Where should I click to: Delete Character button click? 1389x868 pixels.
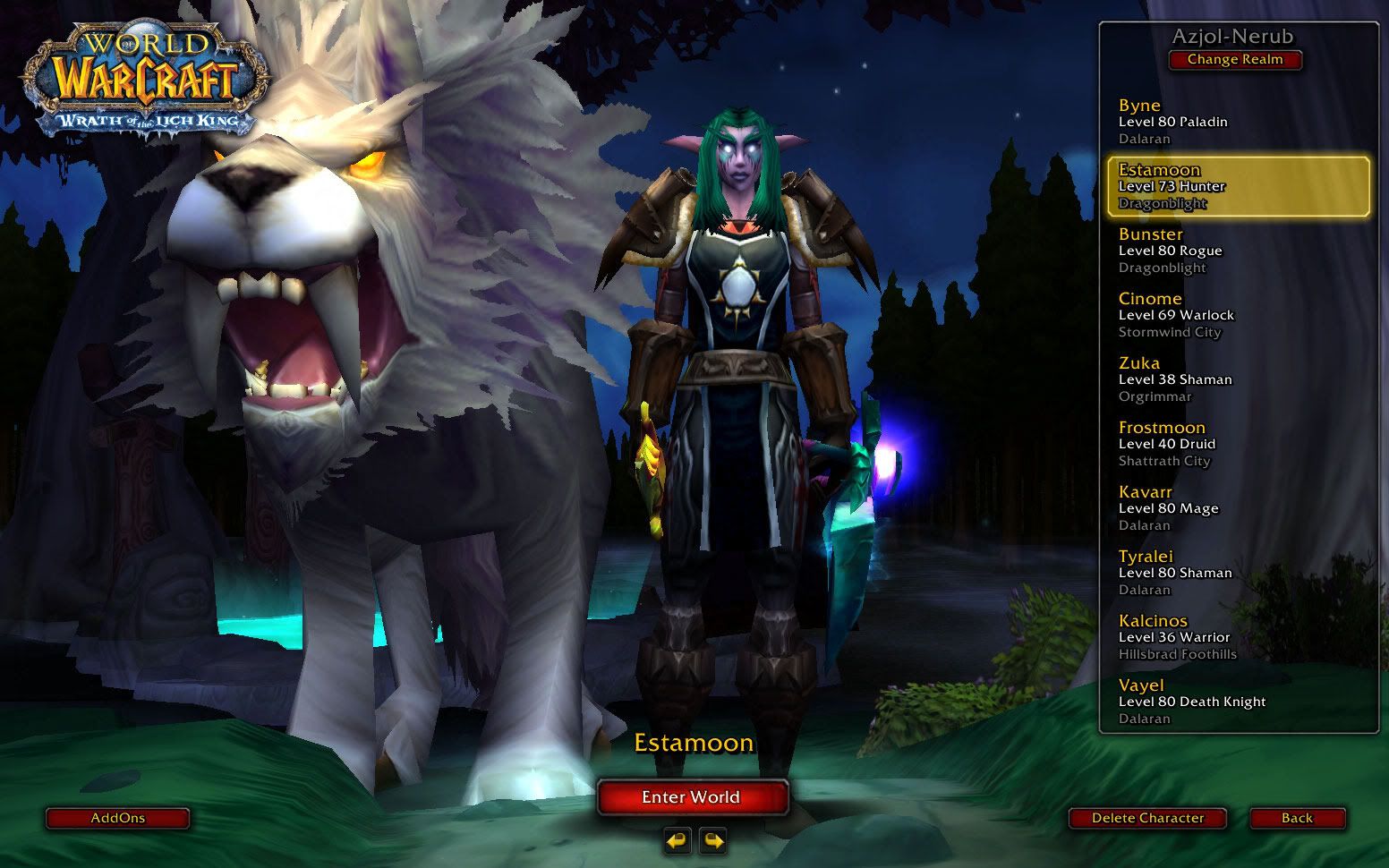pos(1147,818)
